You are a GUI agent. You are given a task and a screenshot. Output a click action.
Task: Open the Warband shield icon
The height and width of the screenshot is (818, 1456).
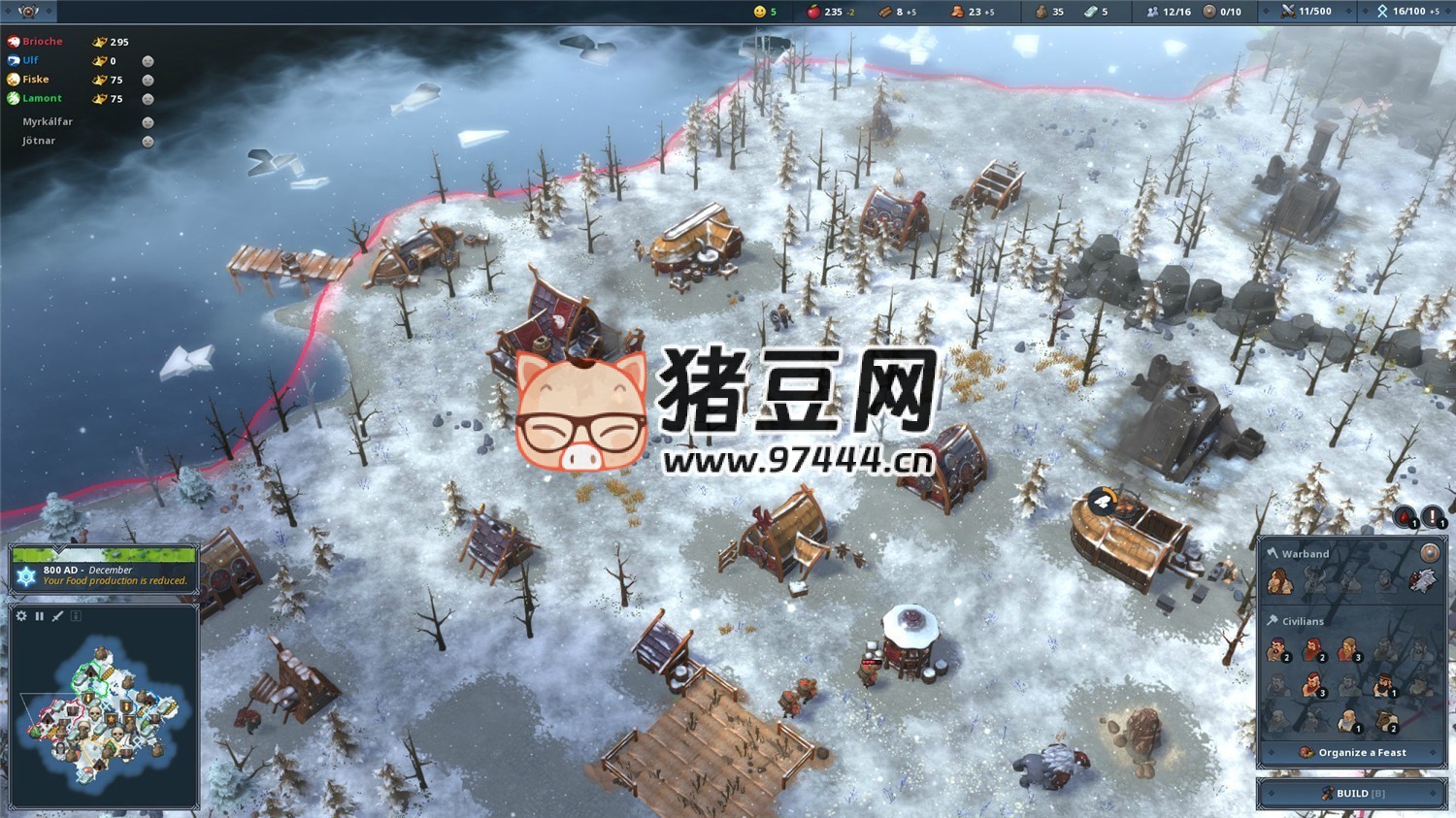pyautogui.click(x=1430, y=552)
